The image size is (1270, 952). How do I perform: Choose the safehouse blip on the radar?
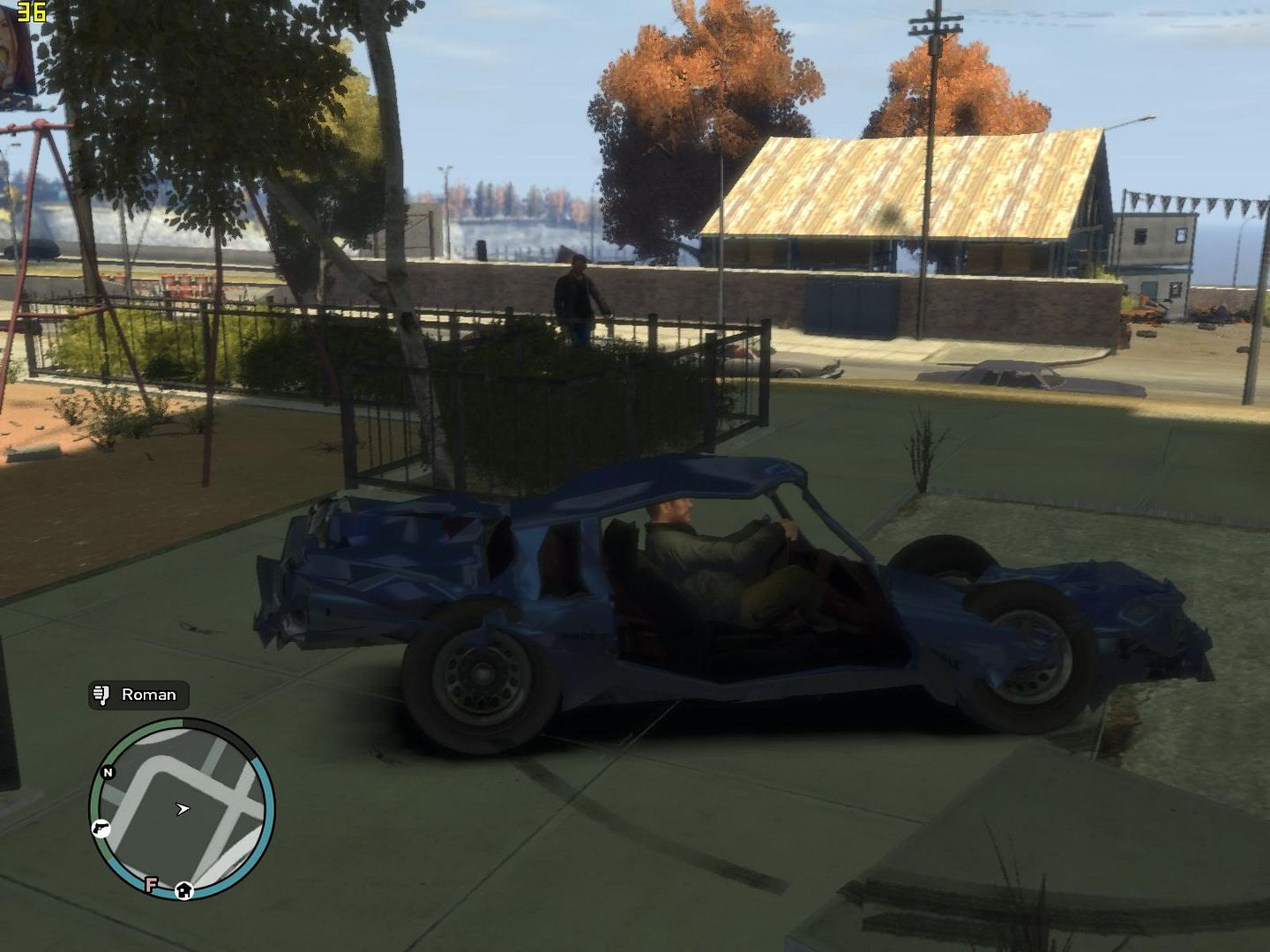(x=183, y=889)
